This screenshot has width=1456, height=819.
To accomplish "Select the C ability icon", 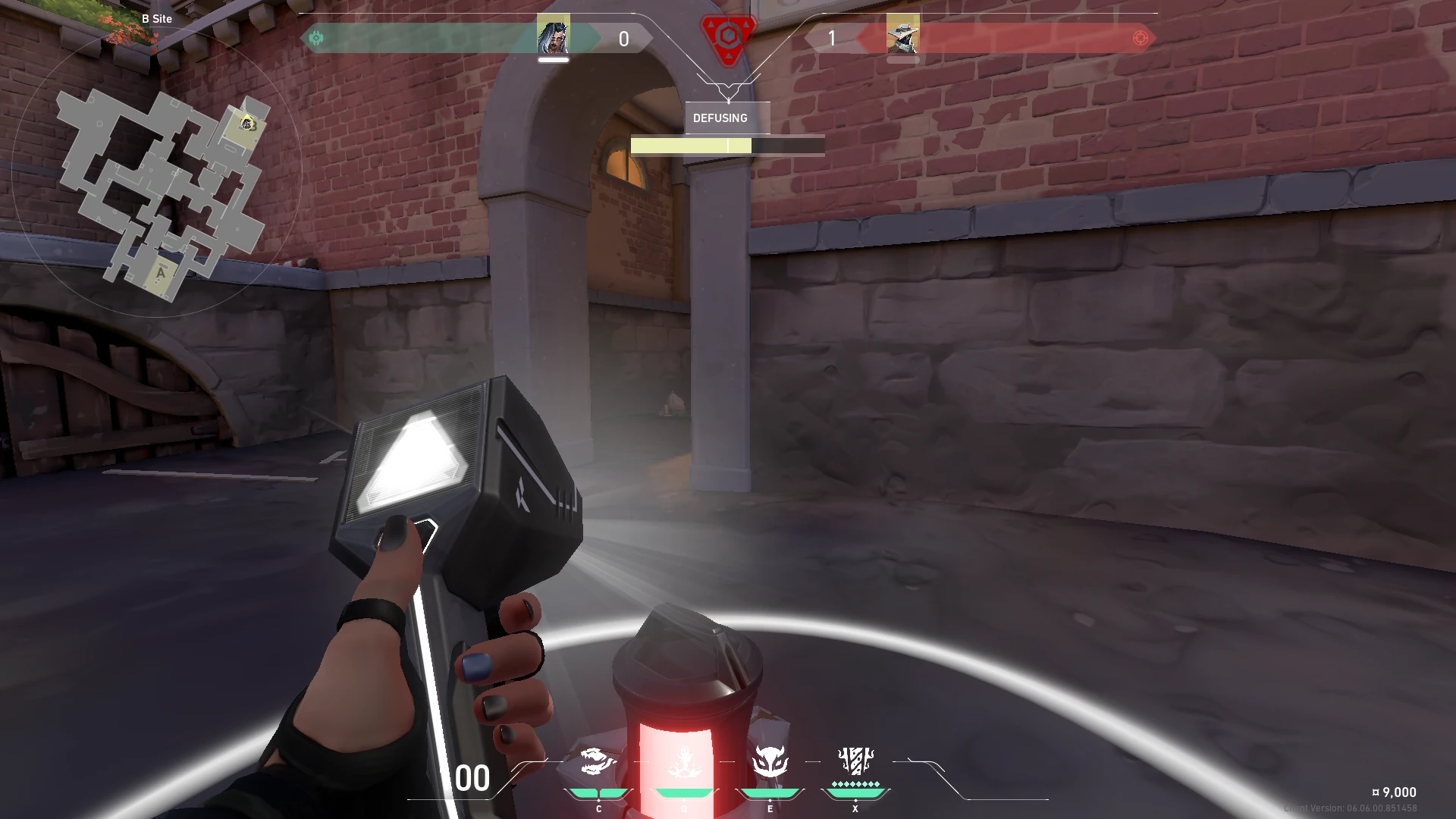I will click(x=598, y=766).
